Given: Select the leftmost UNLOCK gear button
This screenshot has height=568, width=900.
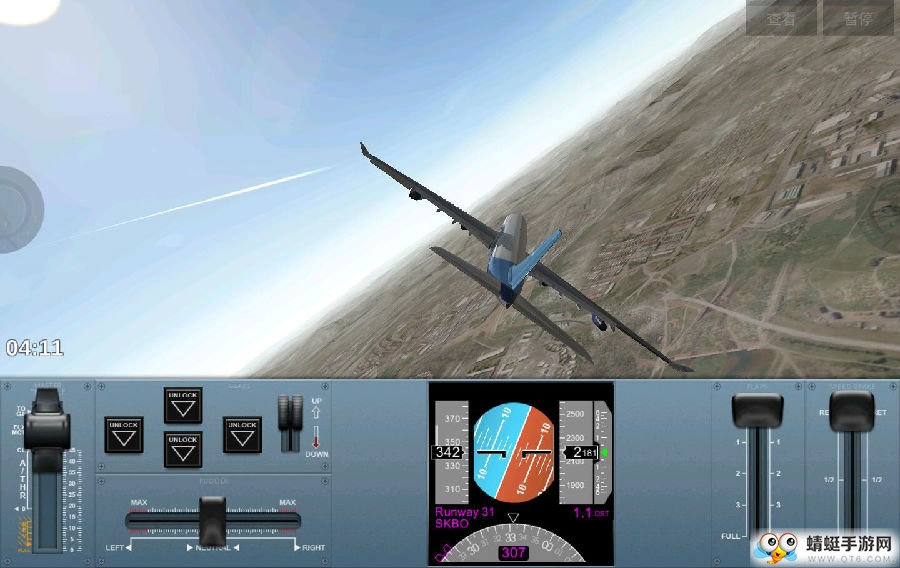Looking at the screenshot, I should 123,435.
